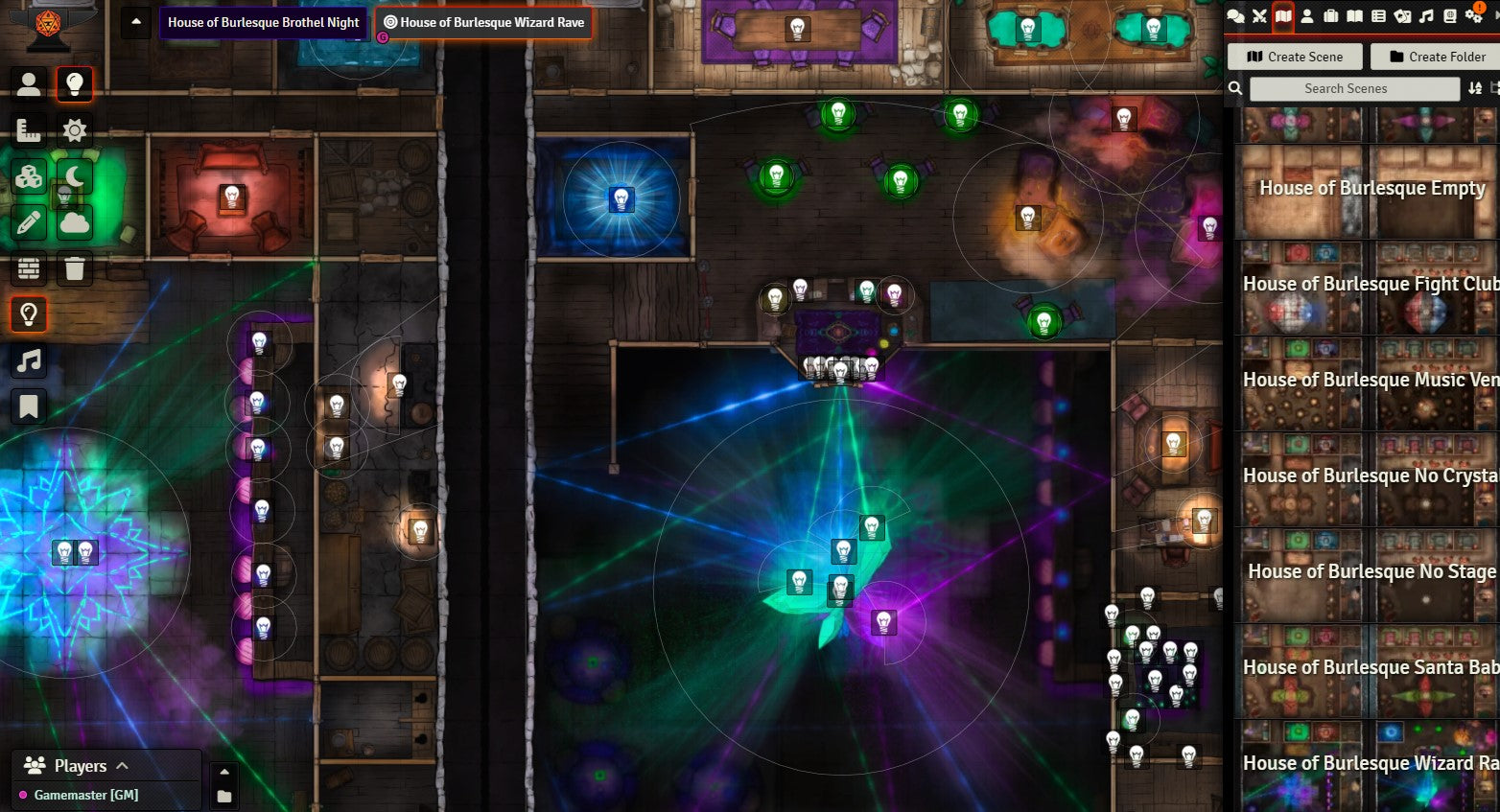Open the chat log sidebar tab
Screen dimensions: 1500x812
pyautogui.click(x=1235, y=15)
